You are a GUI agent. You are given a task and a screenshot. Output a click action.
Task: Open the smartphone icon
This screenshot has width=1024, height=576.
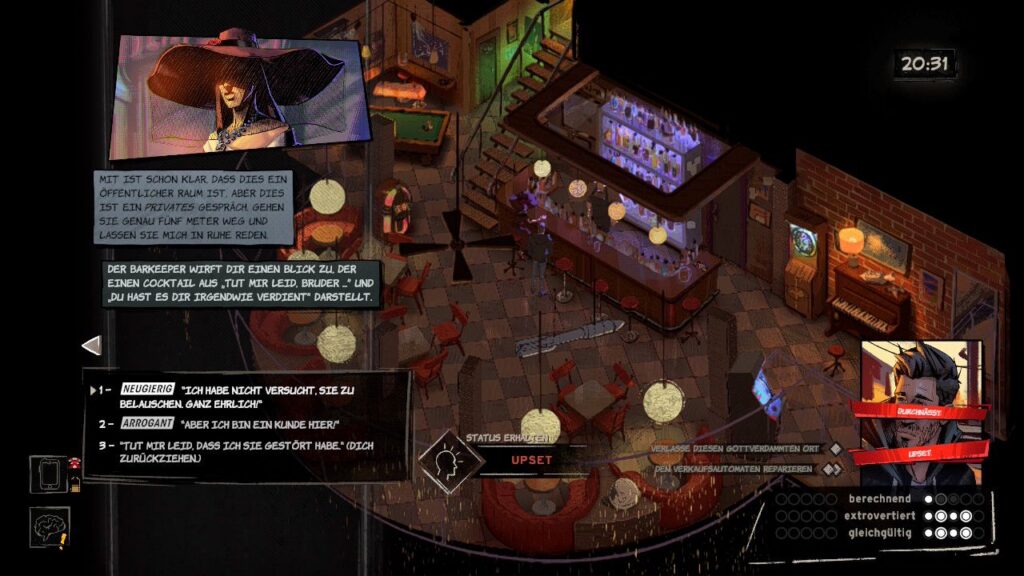click(x=47, y=474)
